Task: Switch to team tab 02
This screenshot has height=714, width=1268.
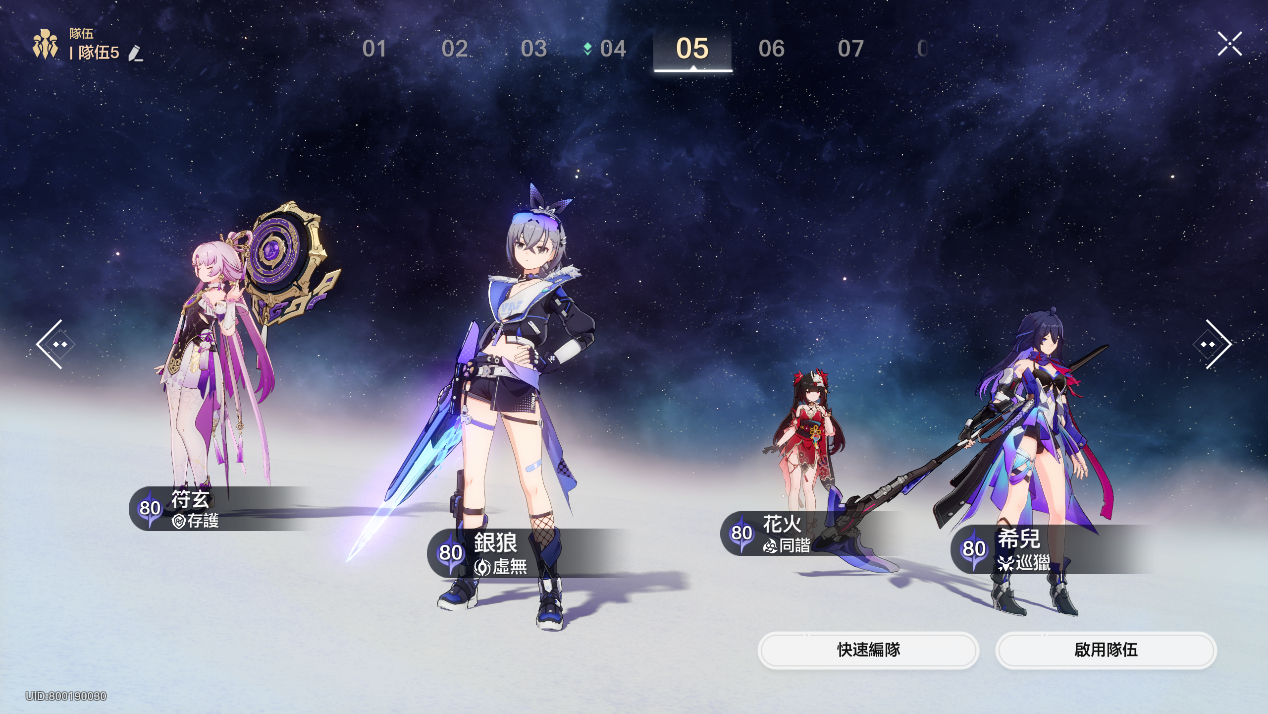Action: click(455, 48)
